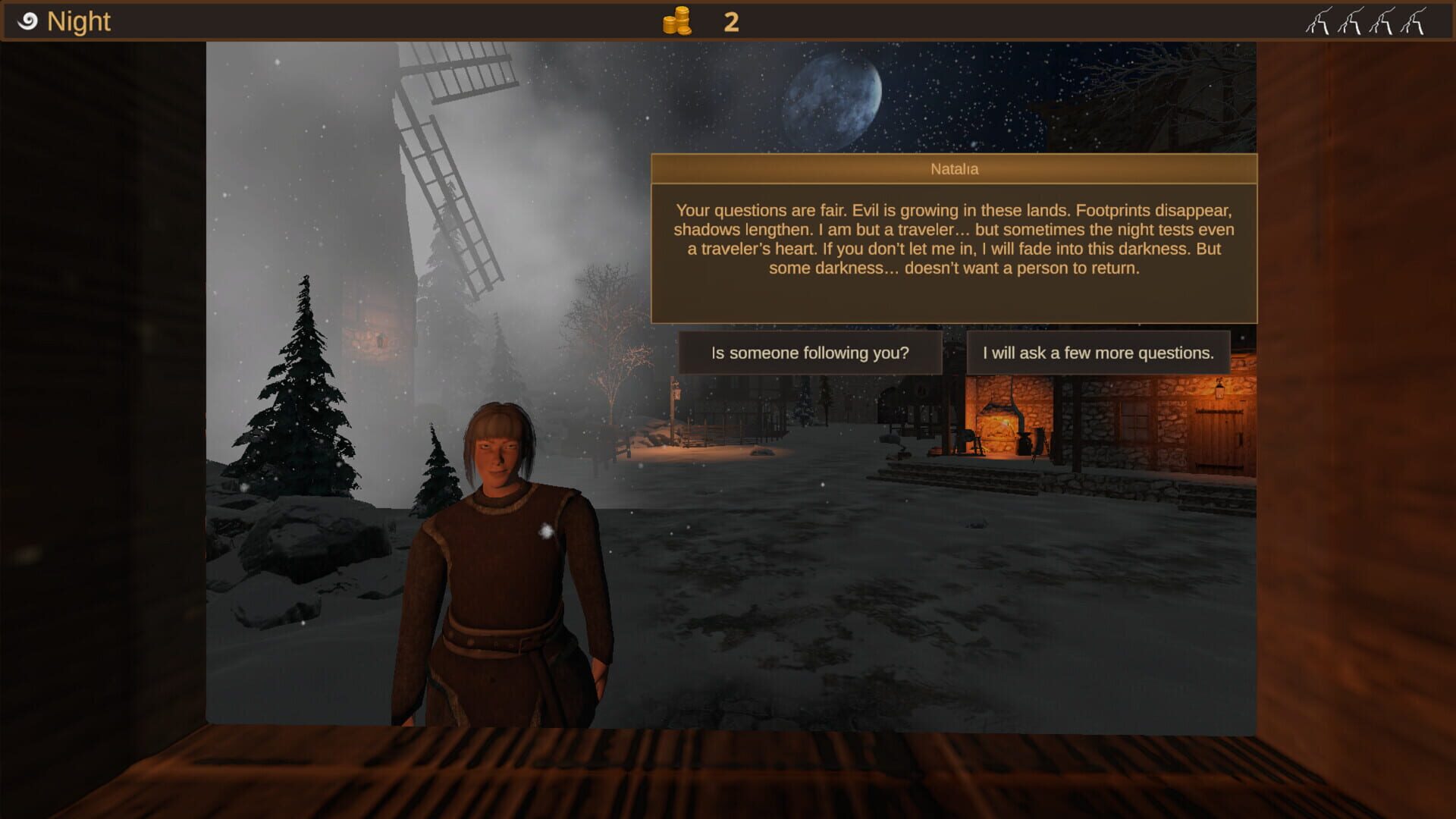Click the coin counter showing 2
This screenshot has width=1456, height=819.
730,22
